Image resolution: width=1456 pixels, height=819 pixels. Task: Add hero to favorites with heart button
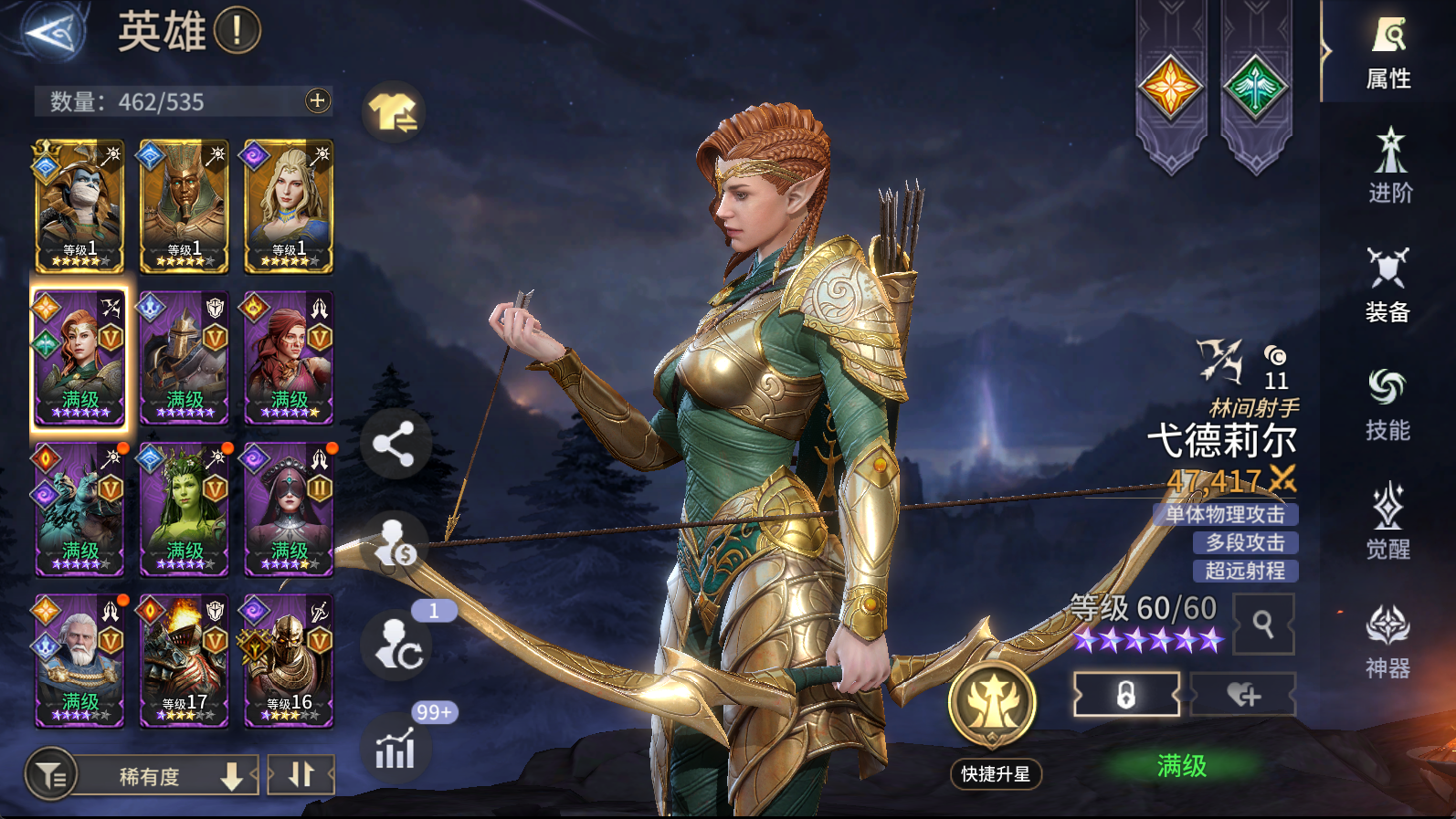(1243, 696)
